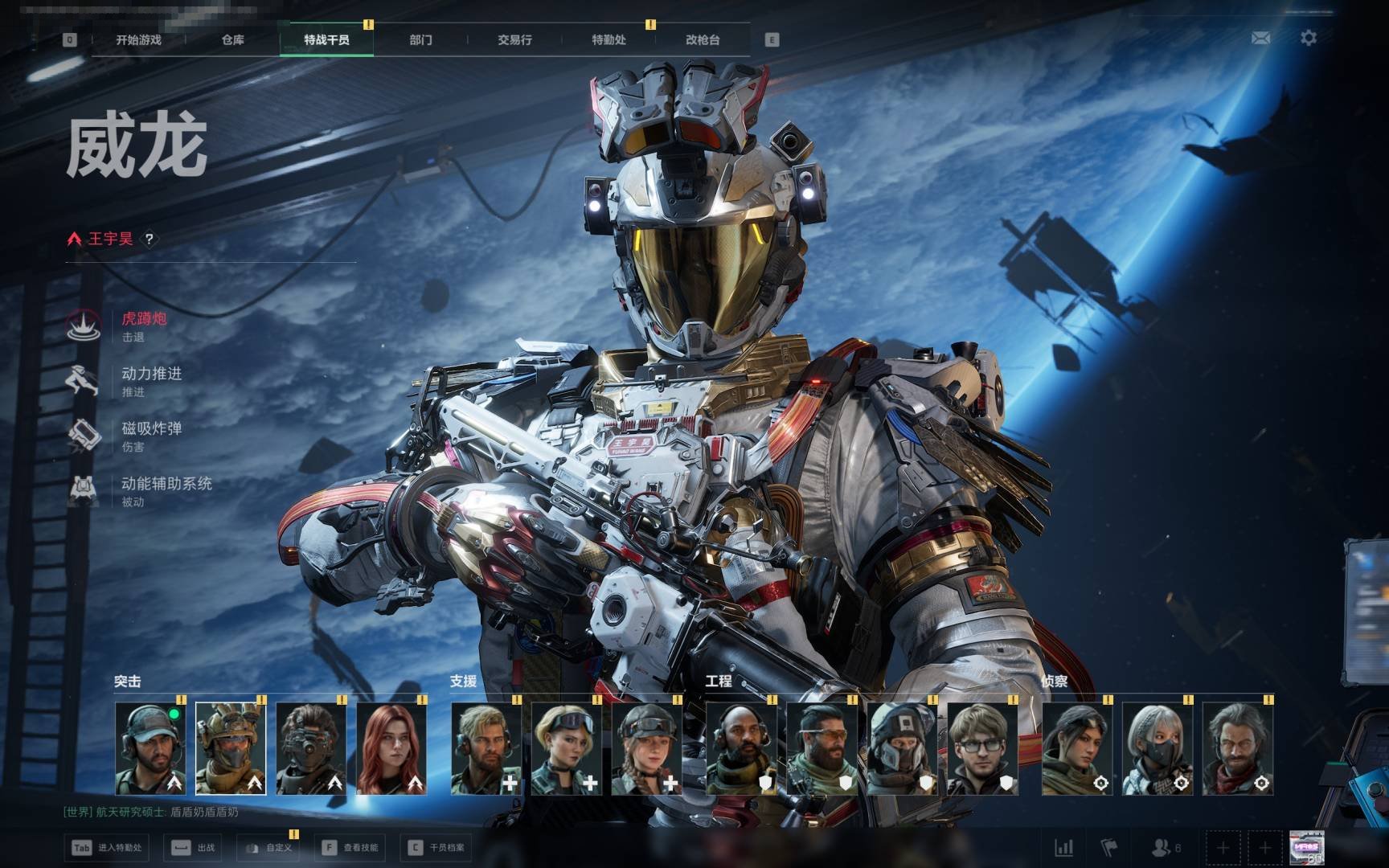Image resolution: width=1389 pixels, height=868 pixels.
Task: Choose the red-haired assault operator portrait
Action: pos(391,749)
